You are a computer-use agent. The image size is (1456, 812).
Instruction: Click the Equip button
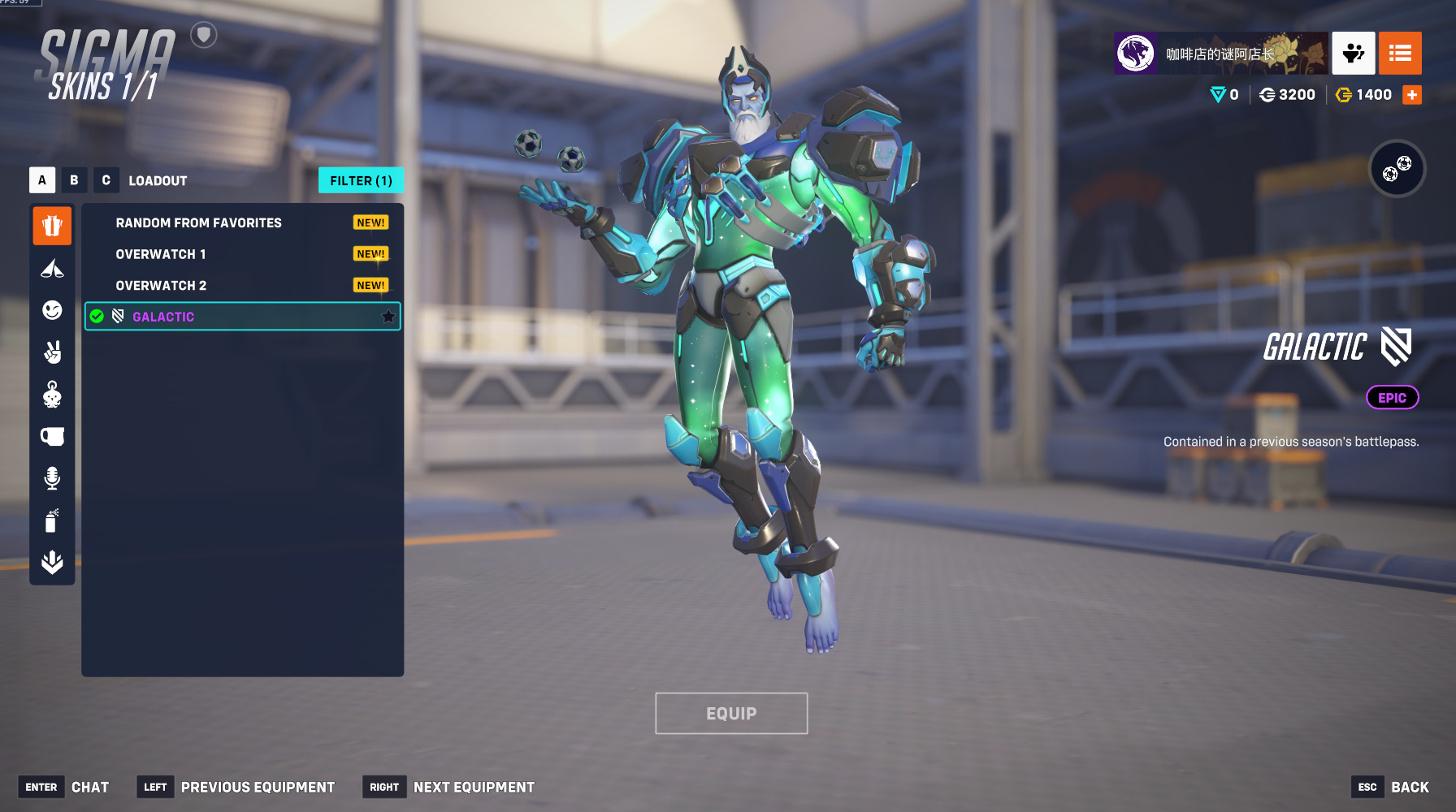point(731,713)
